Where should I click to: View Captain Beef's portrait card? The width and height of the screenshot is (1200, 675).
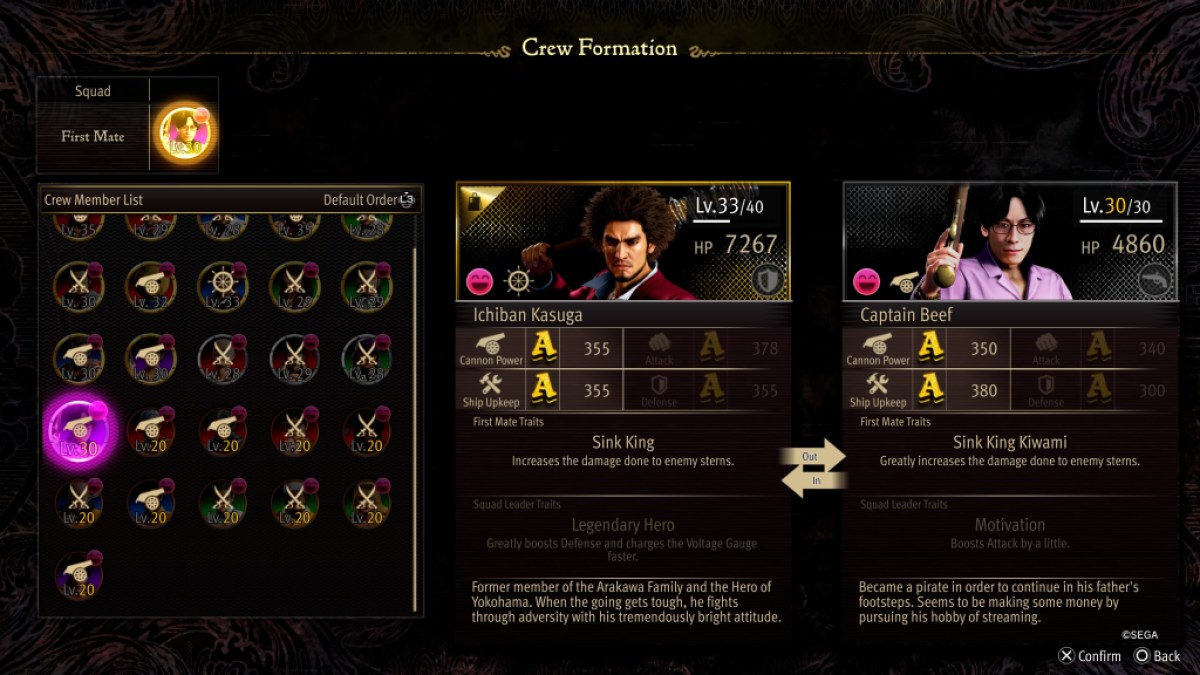click(x=1009, y=242)
